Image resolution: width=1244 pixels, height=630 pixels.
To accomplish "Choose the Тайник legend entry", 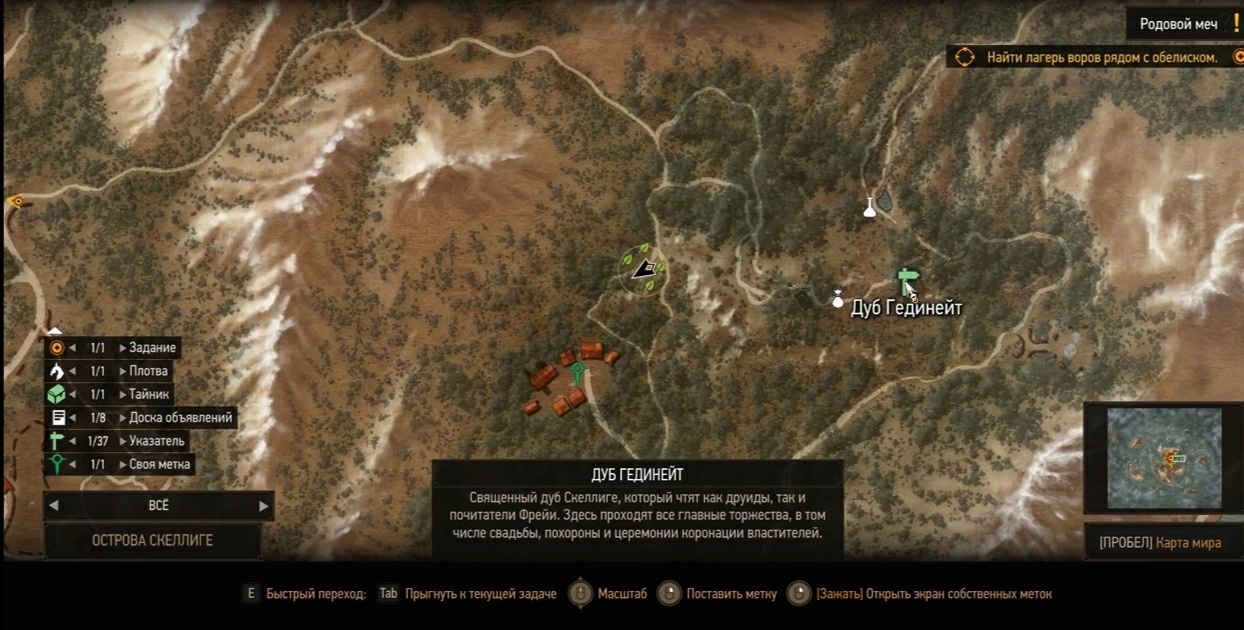I will [150, 394].
